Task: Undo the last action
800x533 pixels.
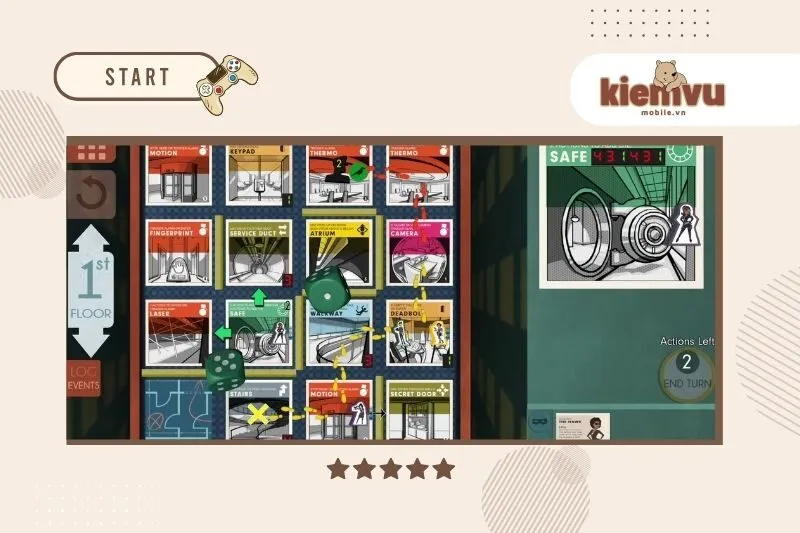Action: pyautogui.click(x=91, y=194)
